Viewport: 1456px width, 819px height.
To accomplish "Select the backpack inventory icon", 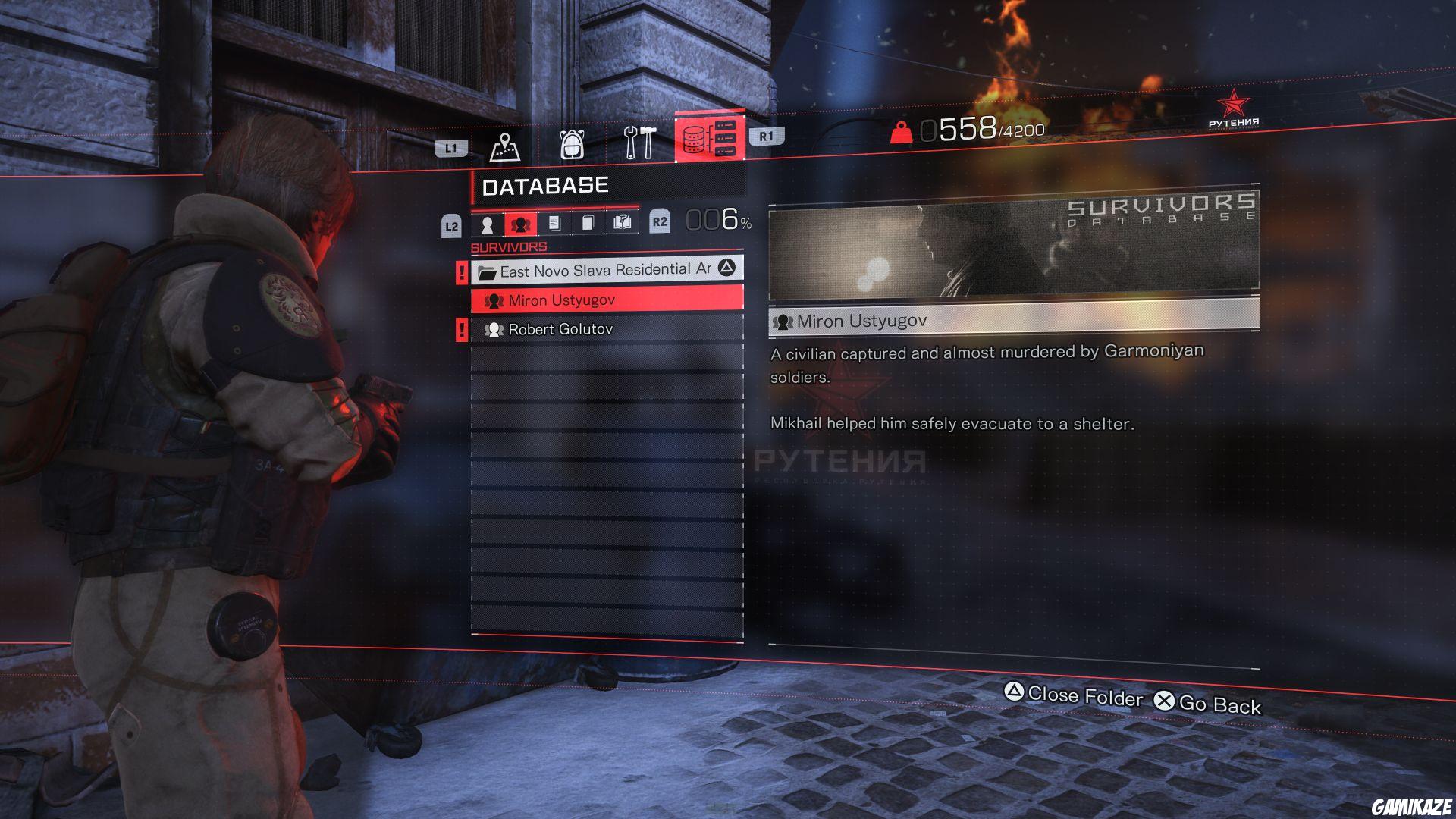I will (x=573, y=144).
